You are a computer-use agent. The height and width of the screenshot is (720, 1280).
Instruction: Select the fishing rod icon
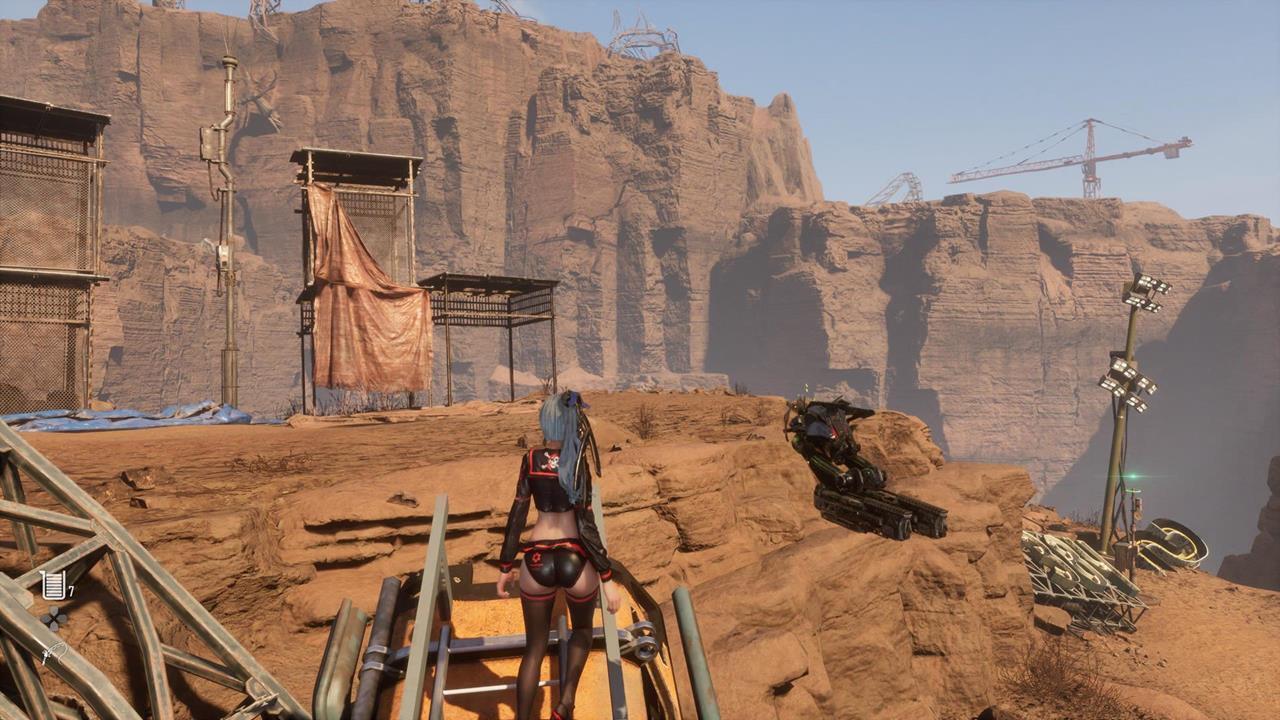(x=53, y=653)
